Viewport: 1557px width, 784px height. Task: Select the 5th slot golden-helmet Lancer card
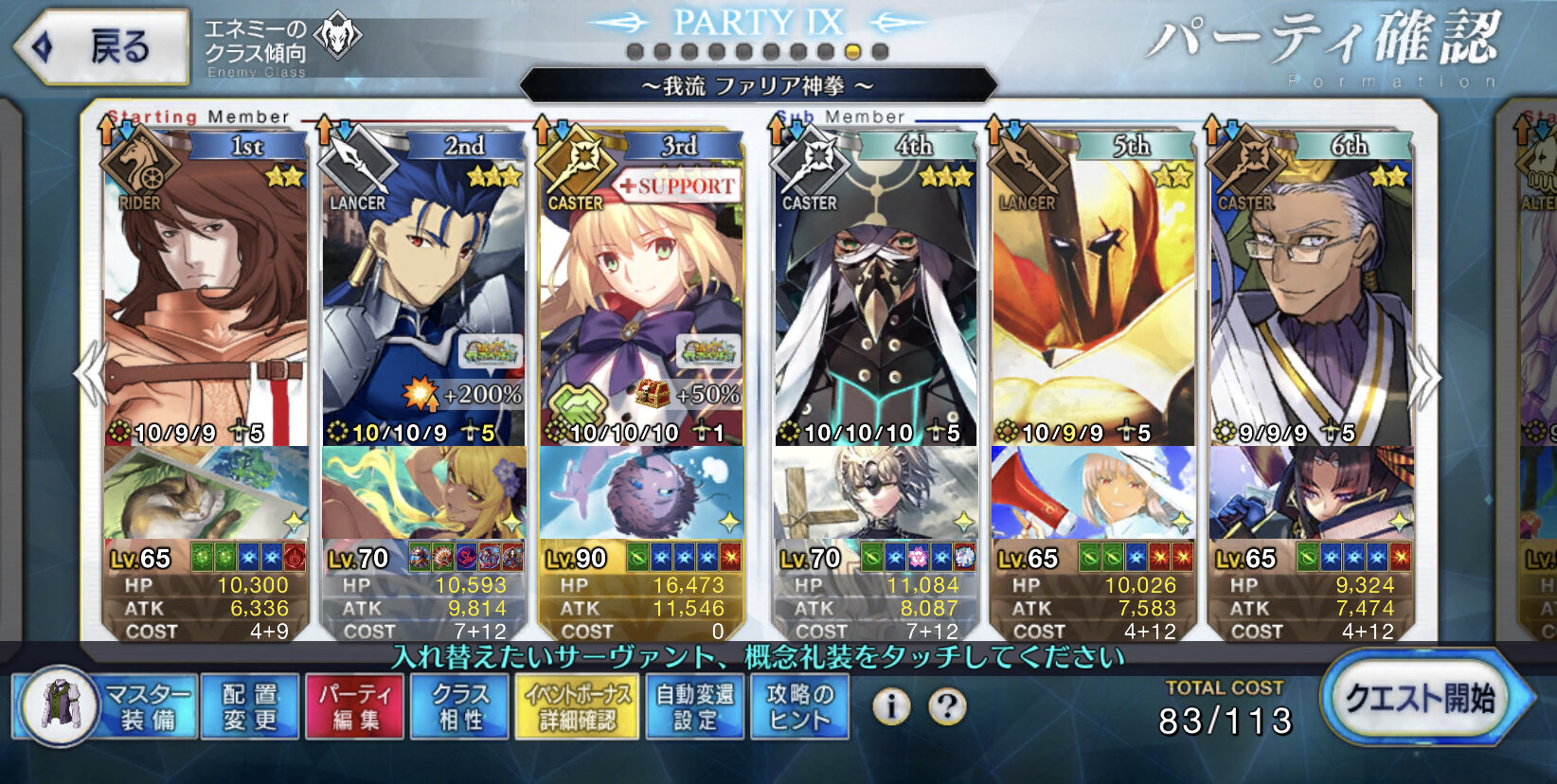point(1093,294)
